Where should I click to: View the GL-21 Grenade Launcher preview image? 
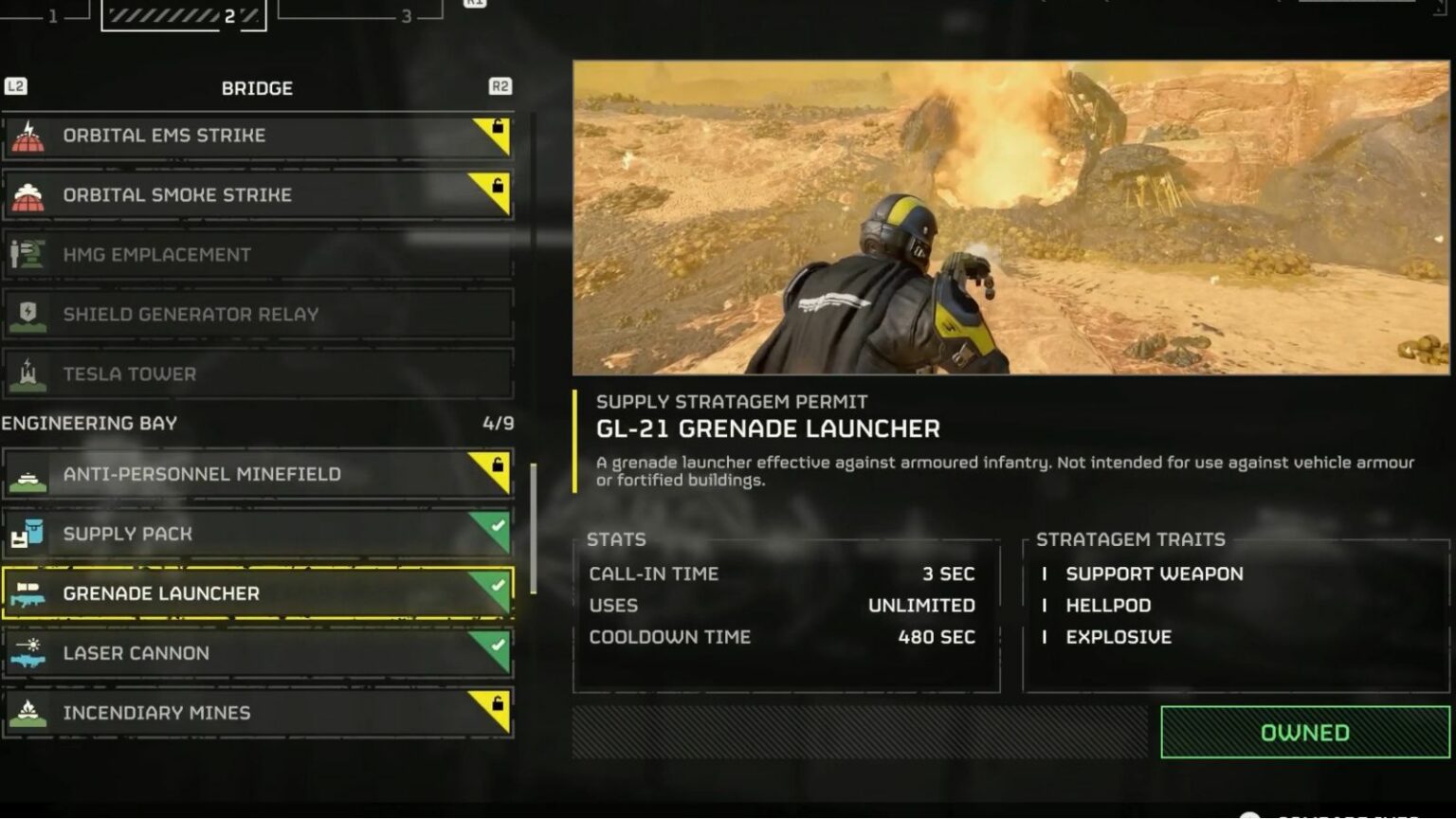tap(1010, 217)
